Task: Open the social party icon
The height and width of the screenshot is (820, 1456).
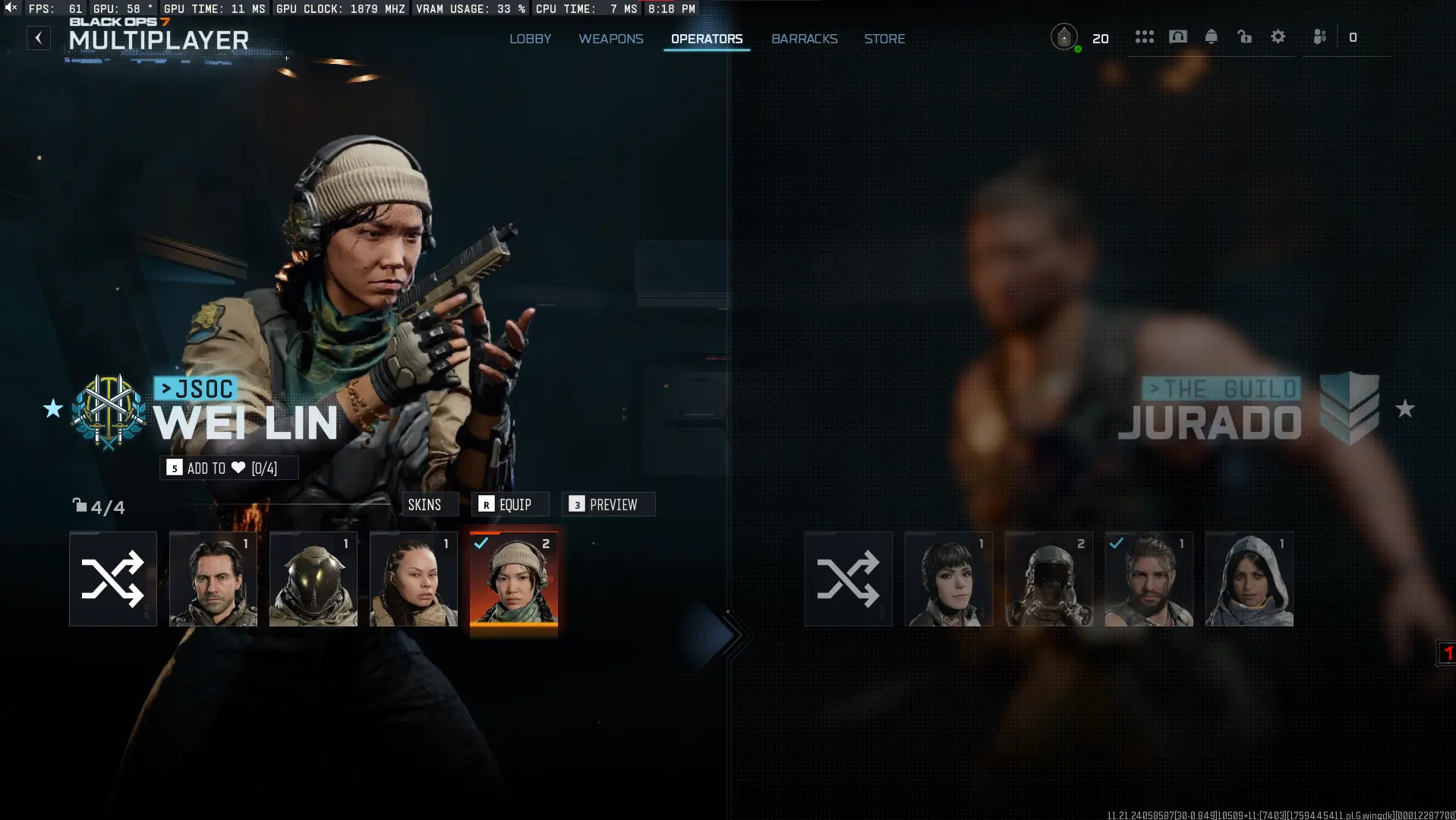Action: pos(1319,36)
